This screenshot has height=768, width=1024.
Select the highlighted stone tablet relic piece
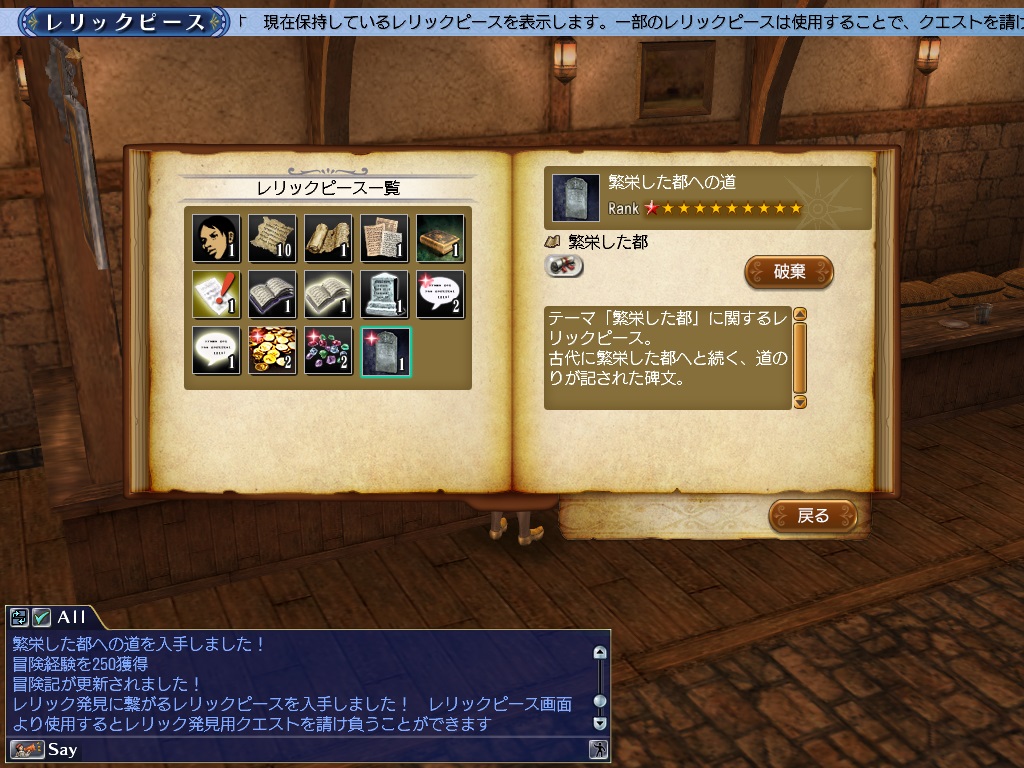pyautogui.click(x=385, y=350)
